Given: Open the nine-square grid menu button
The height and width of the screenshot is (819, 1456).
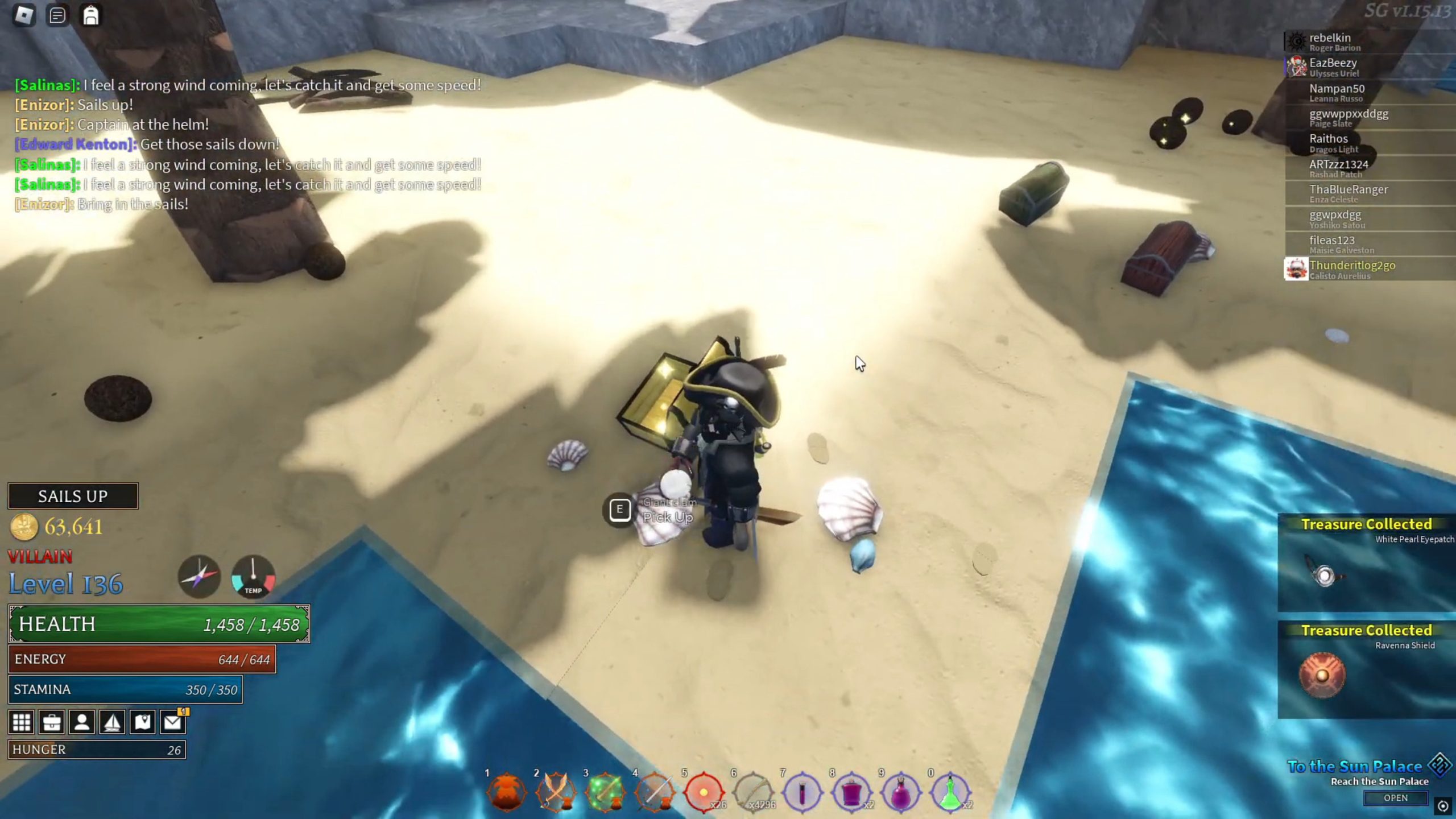Looking at the screenshot, I should [22, 722].
